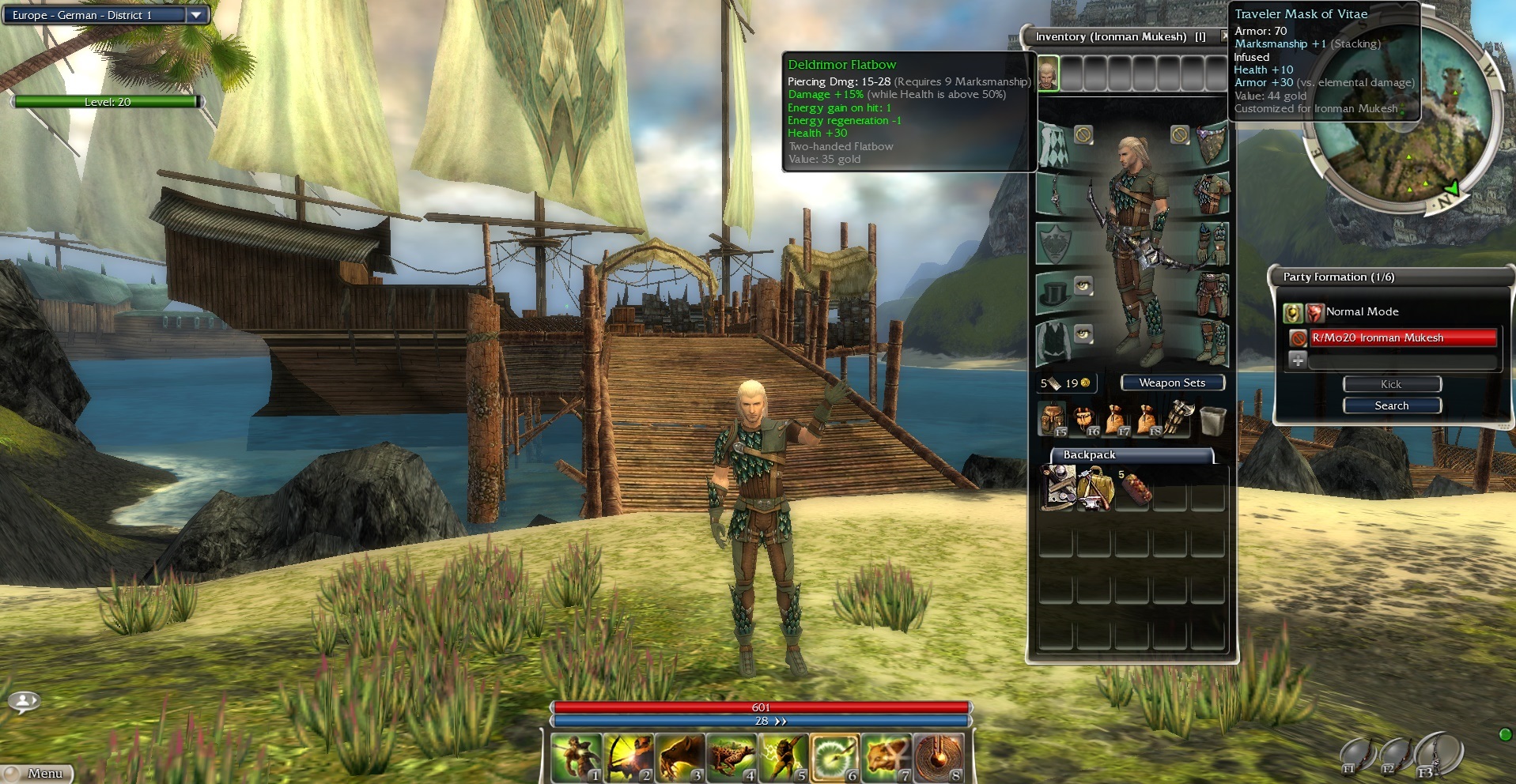Click the Kick button in party window
1516x784 pixels.
click(x=1391, y=384)
